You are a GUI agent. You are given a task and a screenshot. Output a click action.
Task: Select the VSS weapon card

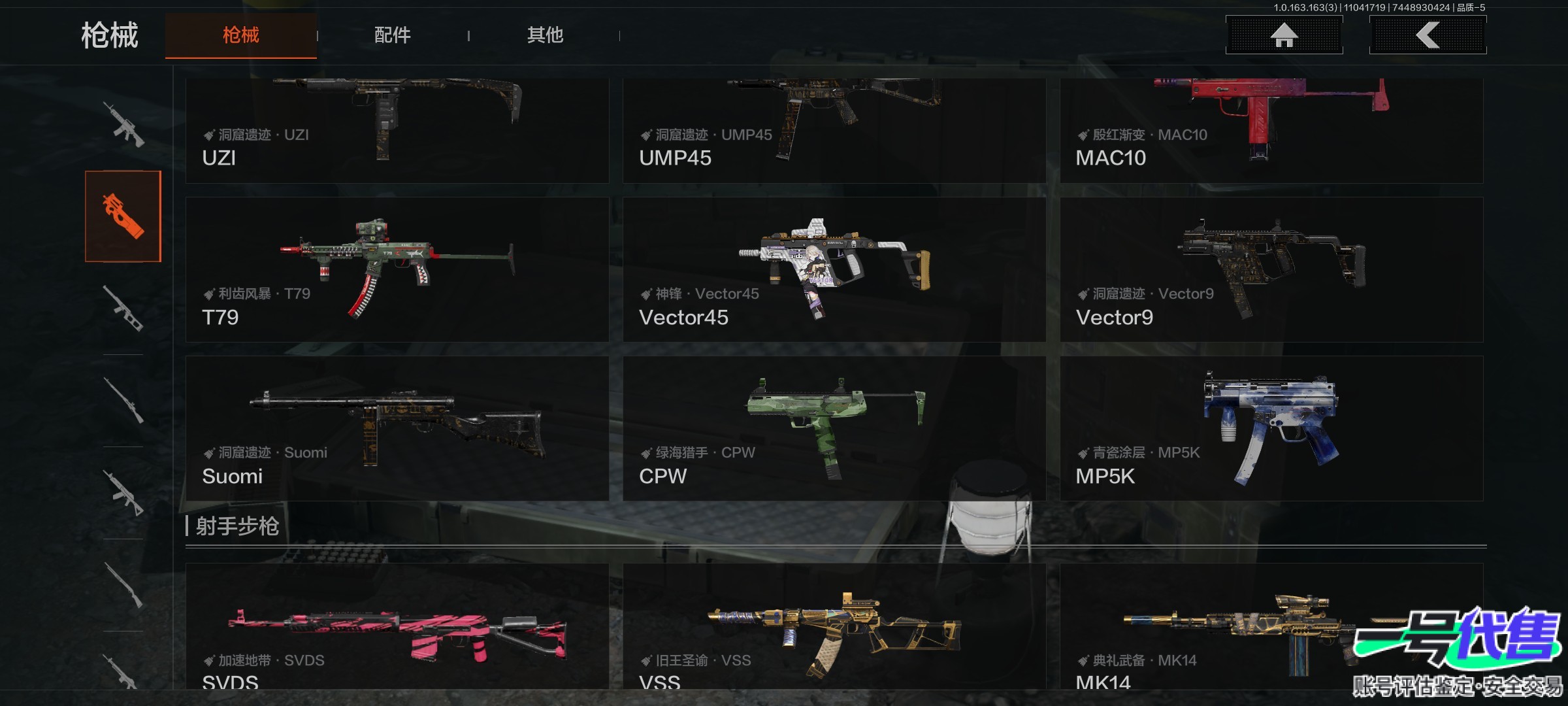pos(834,628)
